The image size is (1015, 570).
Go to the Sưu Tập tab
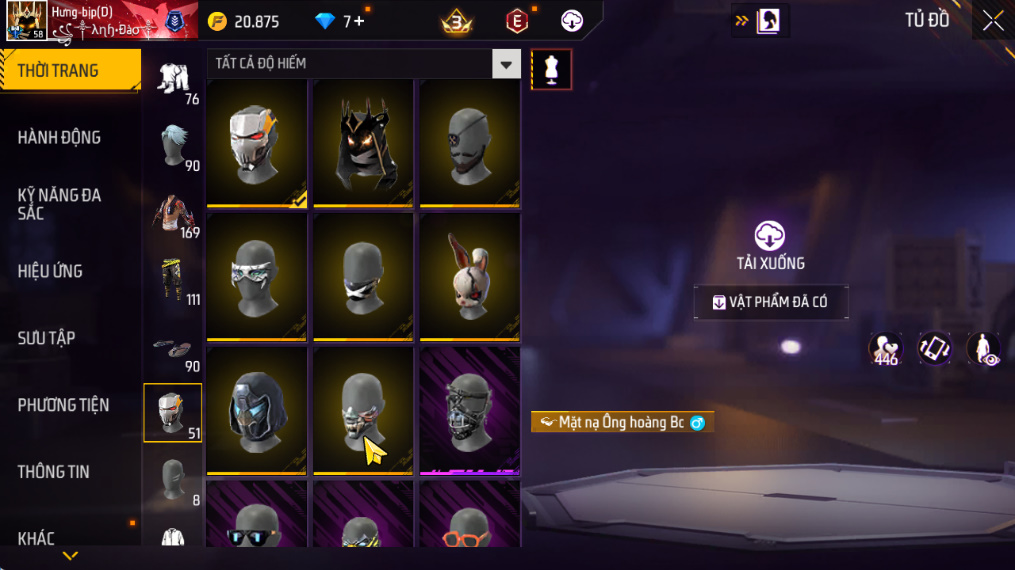click(47, 338)
